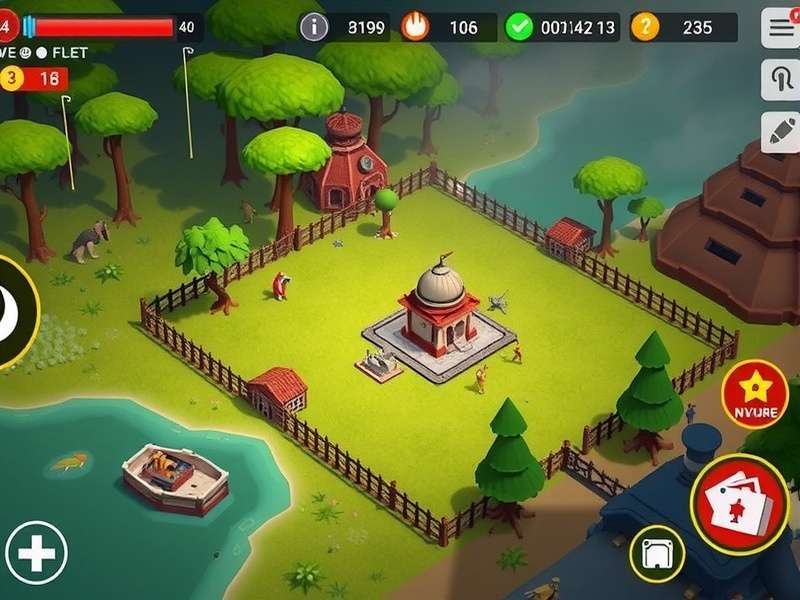Select the red level badge by health bar

(10, 27)
